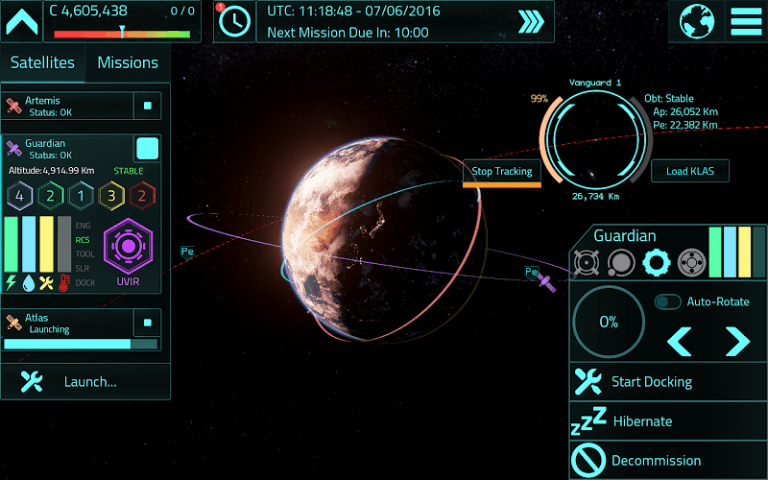Switch to the Satellites tab
Image resolution: width=768 pixels, height=480 pixels.
pyautogui.click(x=43, y=62)
